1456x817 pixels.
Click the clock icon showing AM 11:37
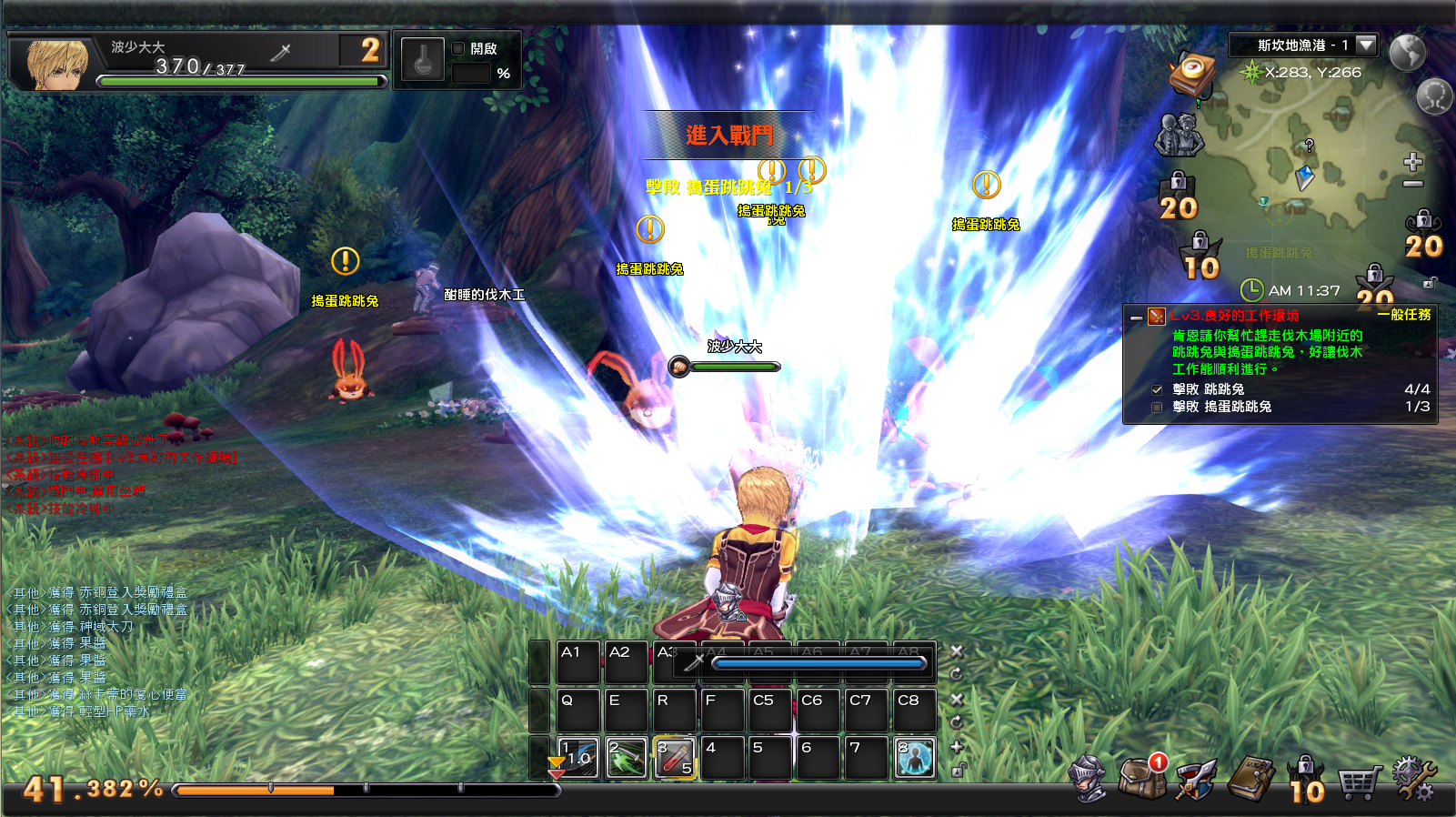tap(1253, 289)
